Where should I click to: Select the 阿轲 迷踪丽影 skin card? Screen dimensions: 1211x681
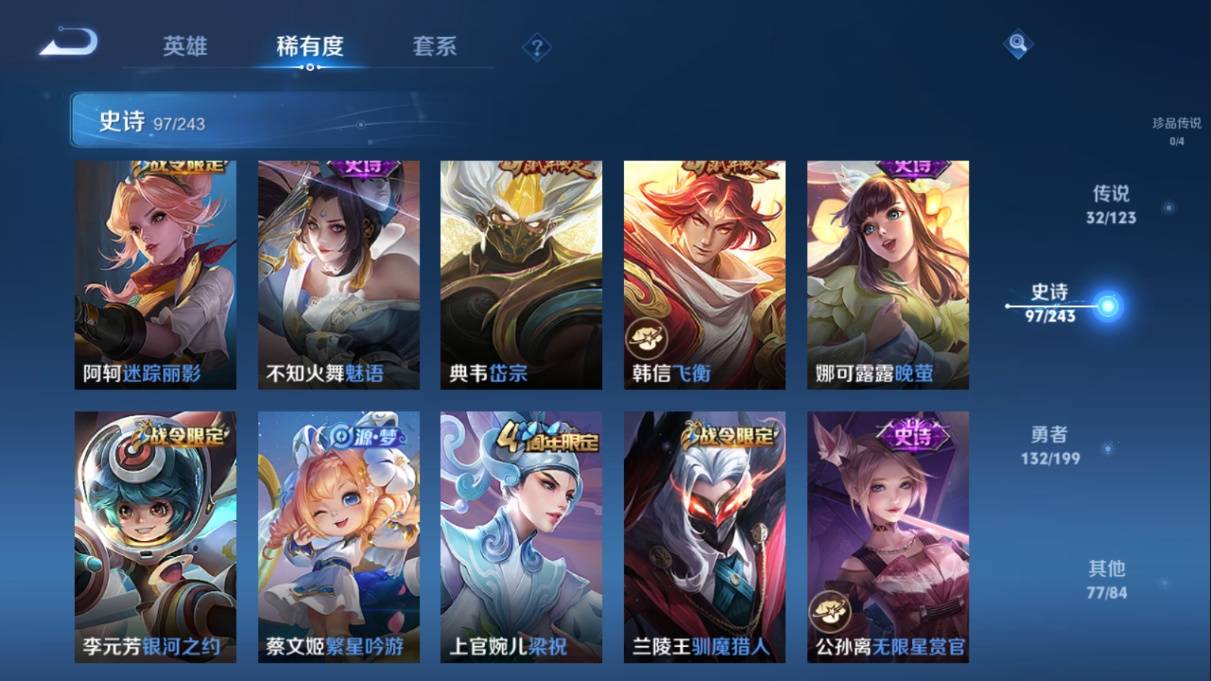[156, 275]
